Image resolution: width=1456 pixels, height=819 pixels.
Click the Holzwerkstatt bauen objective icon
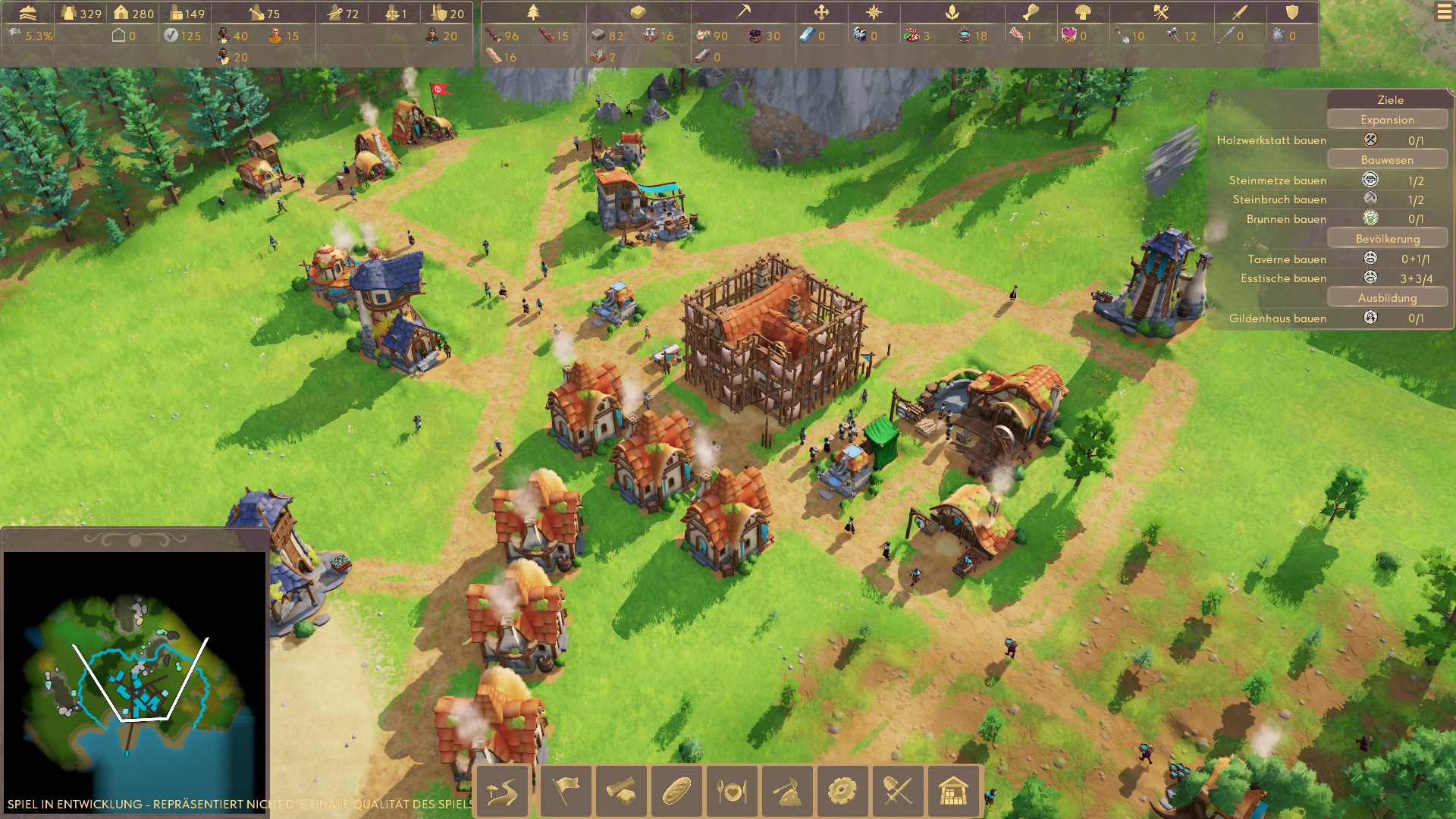tap(1370, 140)
